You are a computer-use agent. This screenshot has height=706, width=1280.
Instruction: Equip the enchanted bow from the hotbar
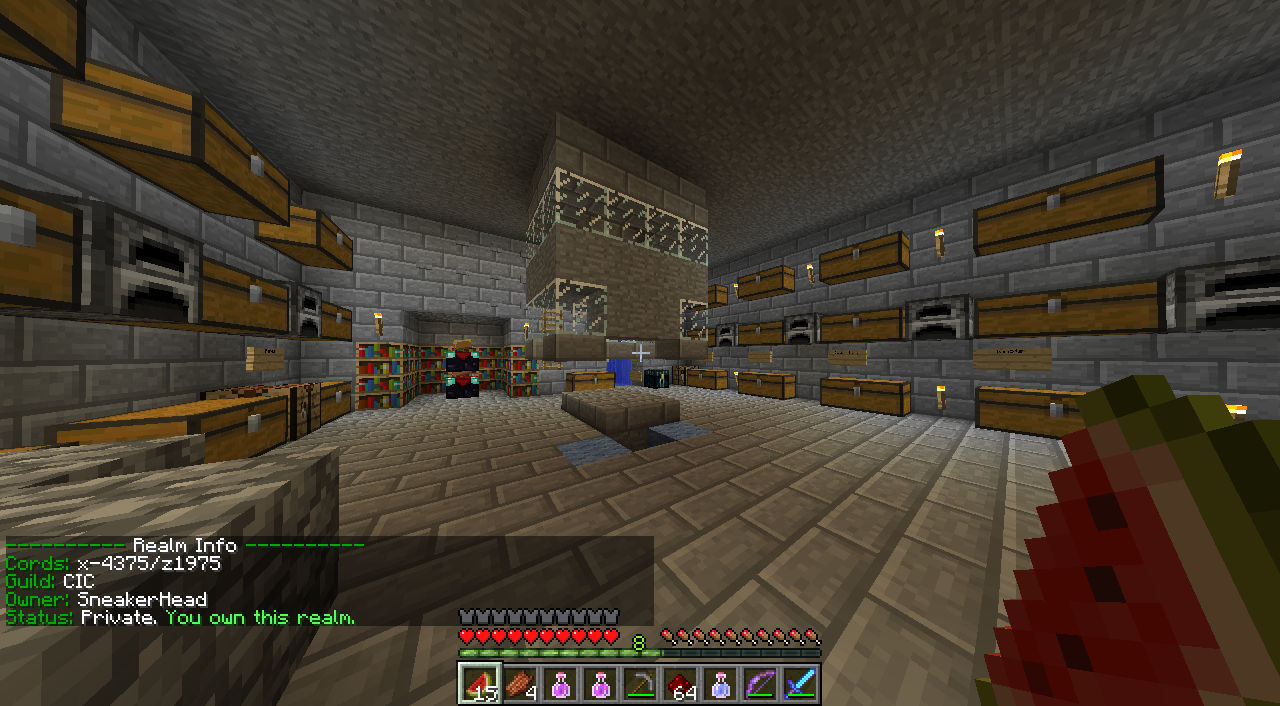point(760,684)
